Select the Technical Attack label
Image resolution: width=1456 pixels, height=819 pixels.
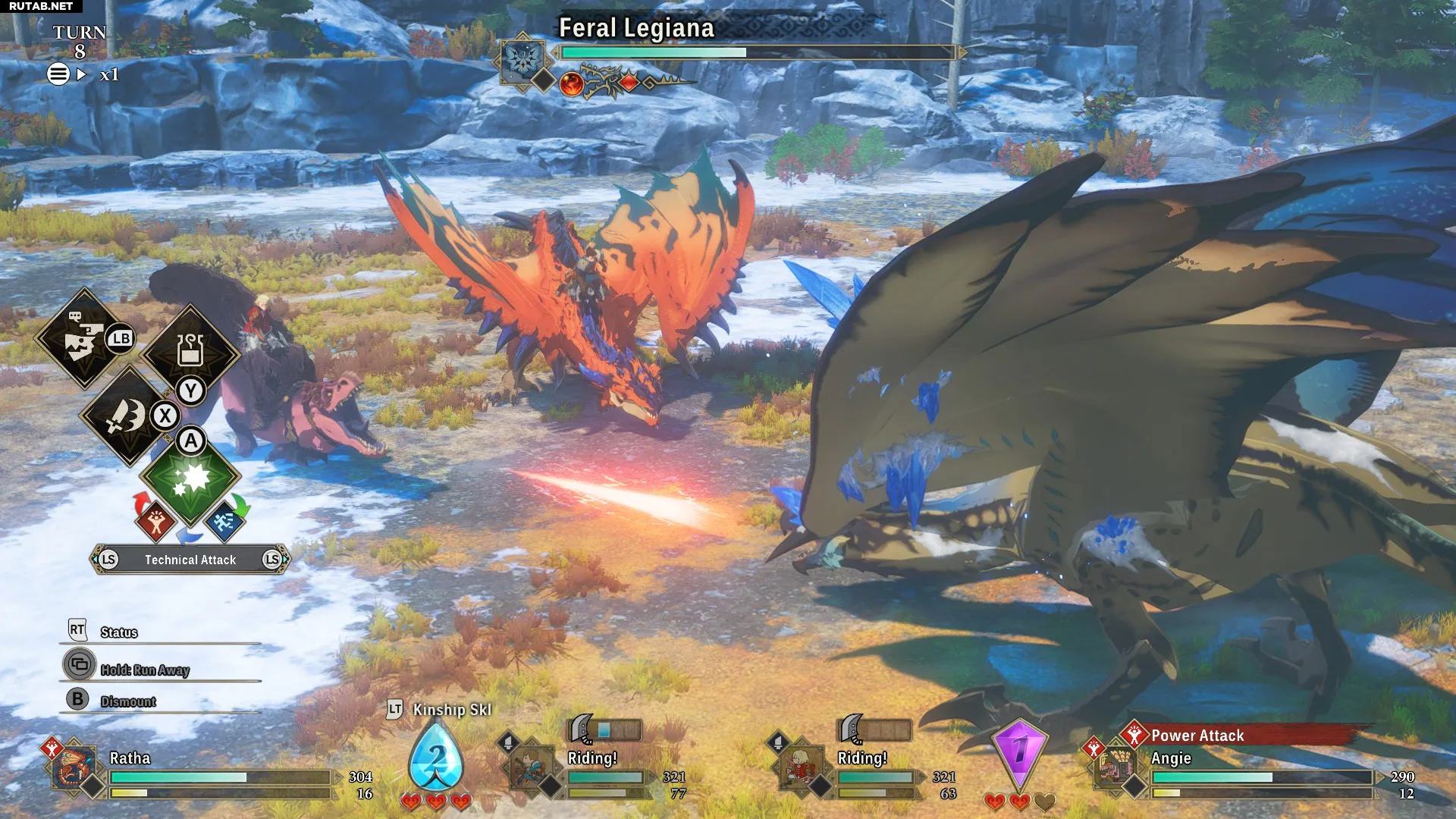[x=190, y=560]
